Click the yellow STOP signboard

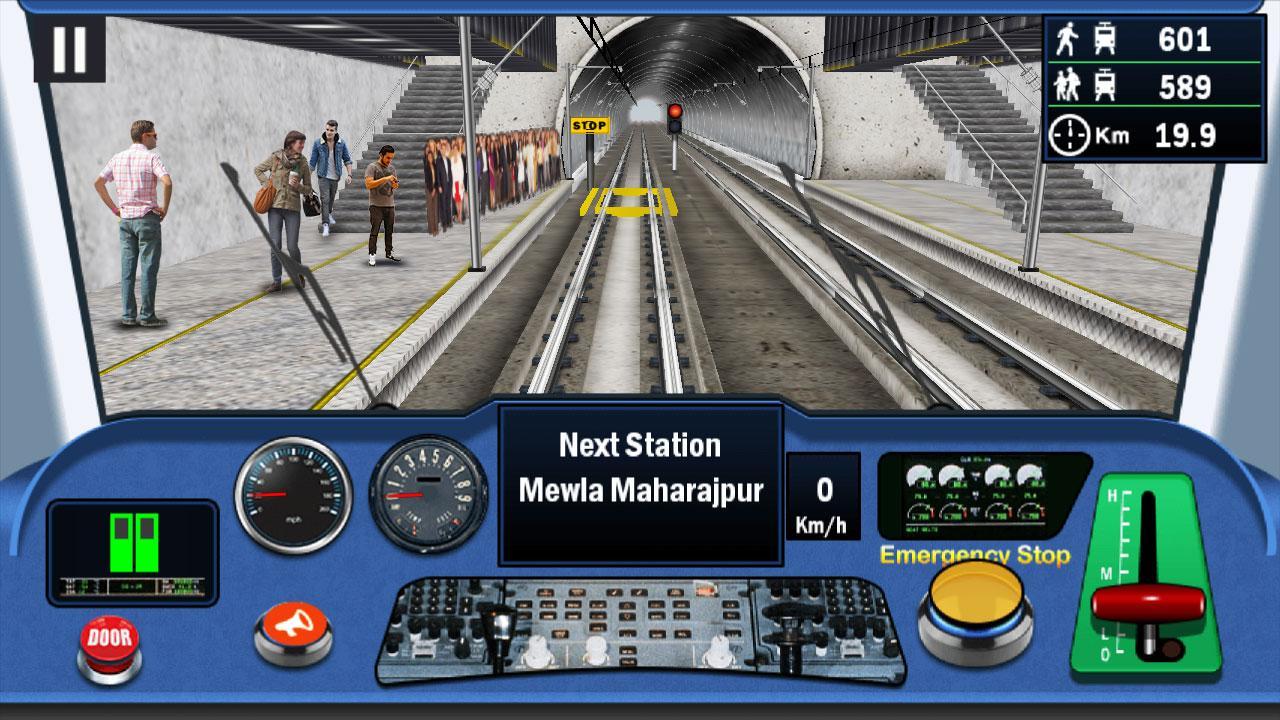click(x=589, y=125)
